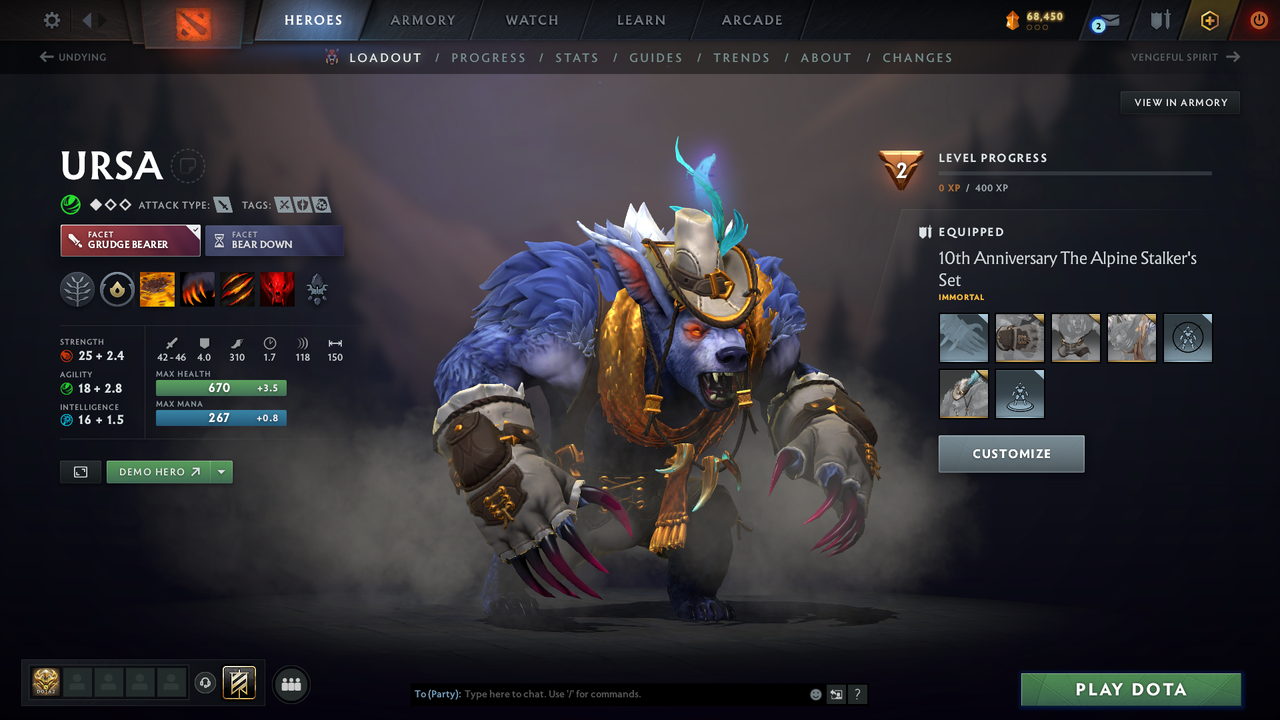Image resolution: width=1280 pixels, height=720 pixels.
Task: Switch to the Bear Down facet
Action: point(274,240)
